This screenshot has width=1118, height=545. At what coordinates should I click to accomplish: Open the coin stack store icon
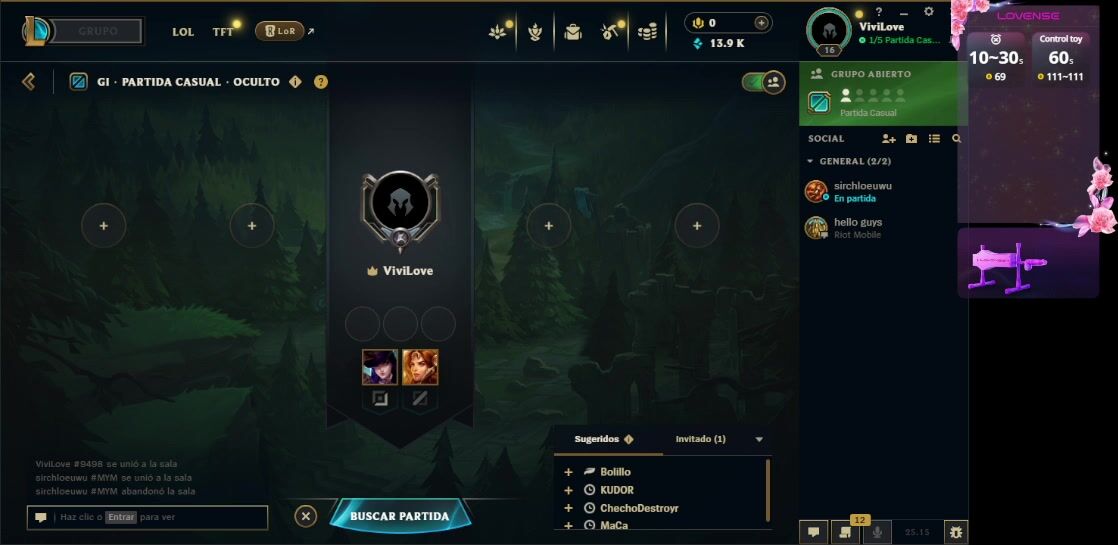[648, 32]
